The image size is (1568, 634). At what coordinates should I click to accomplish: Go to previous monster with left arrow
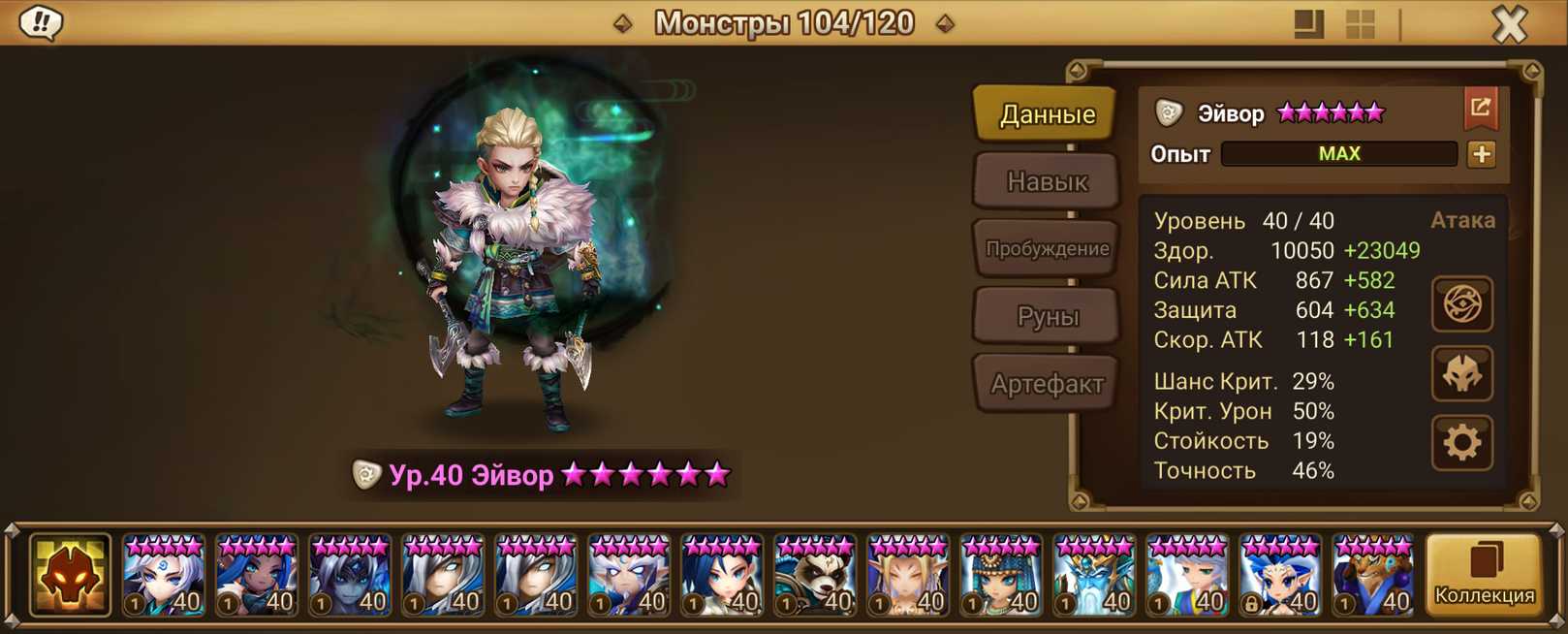click(x=623, y=23)
